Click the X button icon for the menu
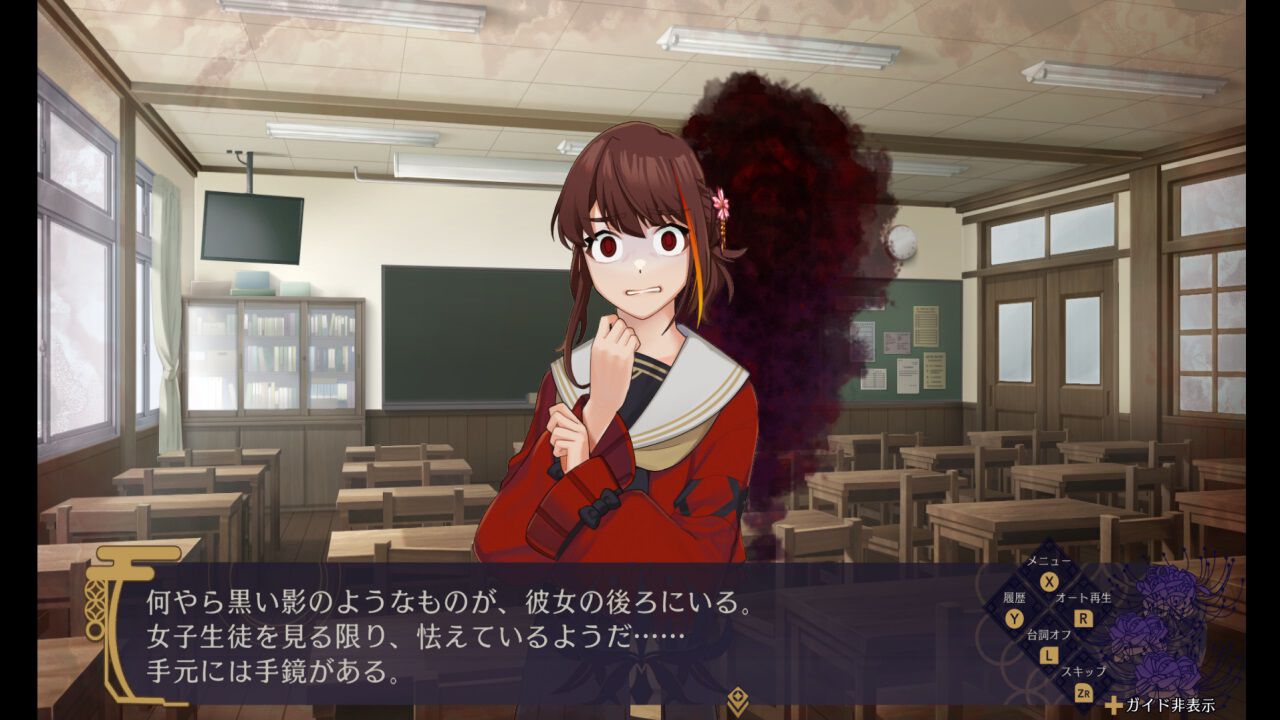 pos(1049,581)
